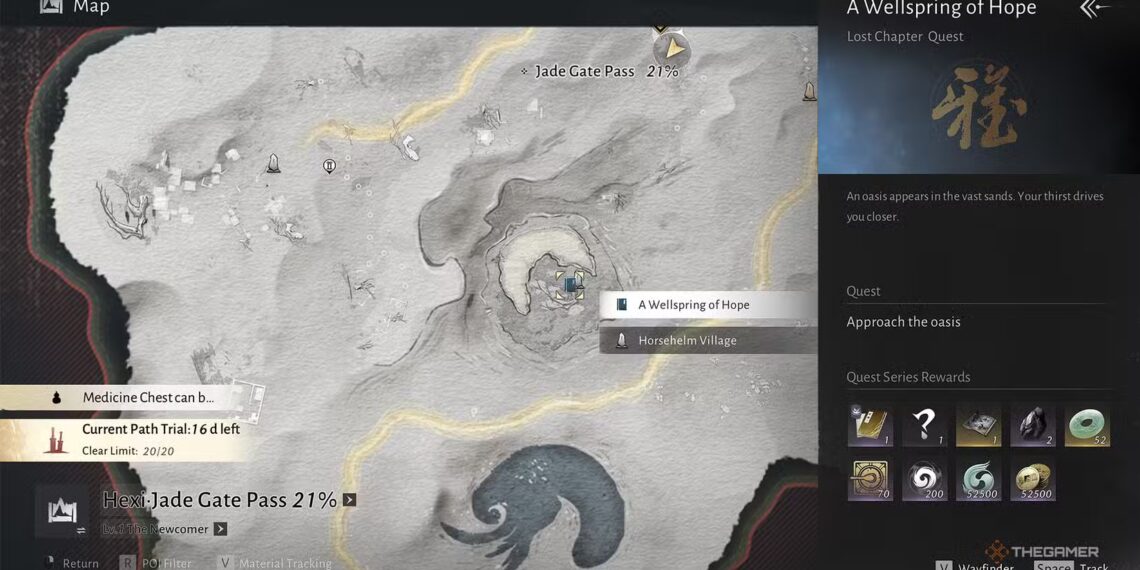
Task: Inspect the golden booklet reward icon
Action: [x=870, y=425]
